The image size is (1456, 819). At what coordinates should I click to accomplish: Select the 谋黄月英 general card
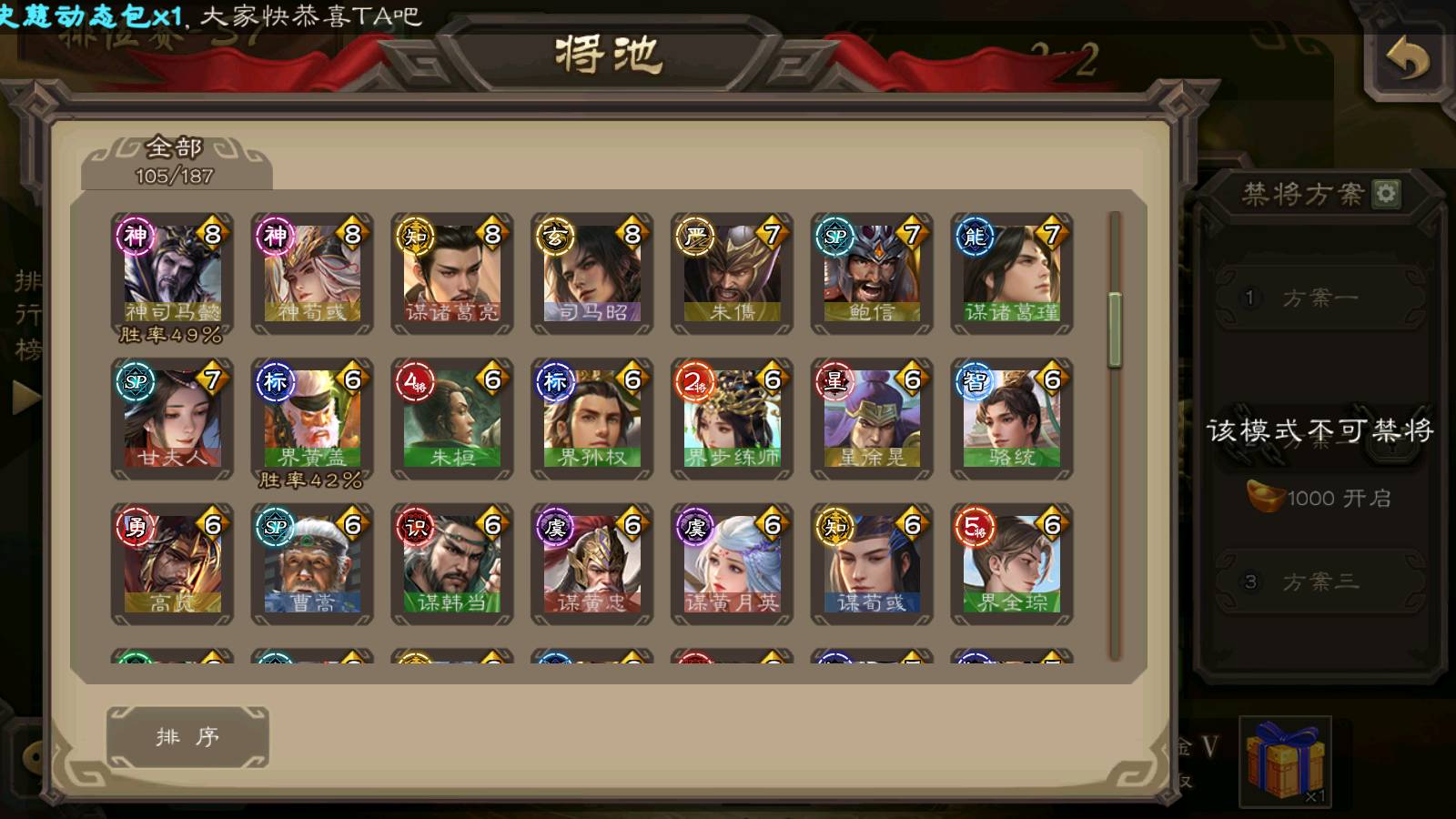click(x=733, y=564)
